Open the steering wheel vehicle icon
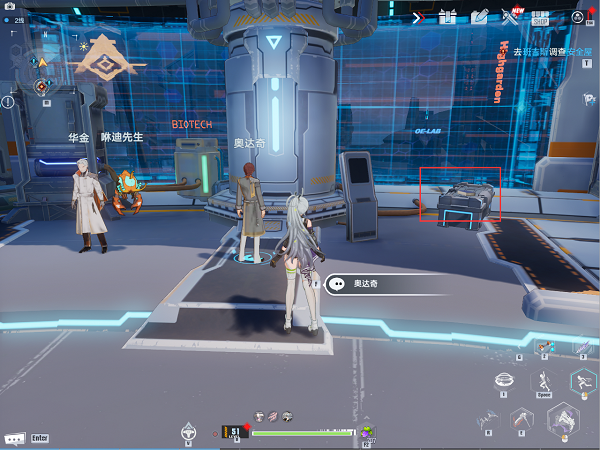Image resolution: width=600 pixels, height=450 pixels. pyautogui.click(x=187, y=432)
